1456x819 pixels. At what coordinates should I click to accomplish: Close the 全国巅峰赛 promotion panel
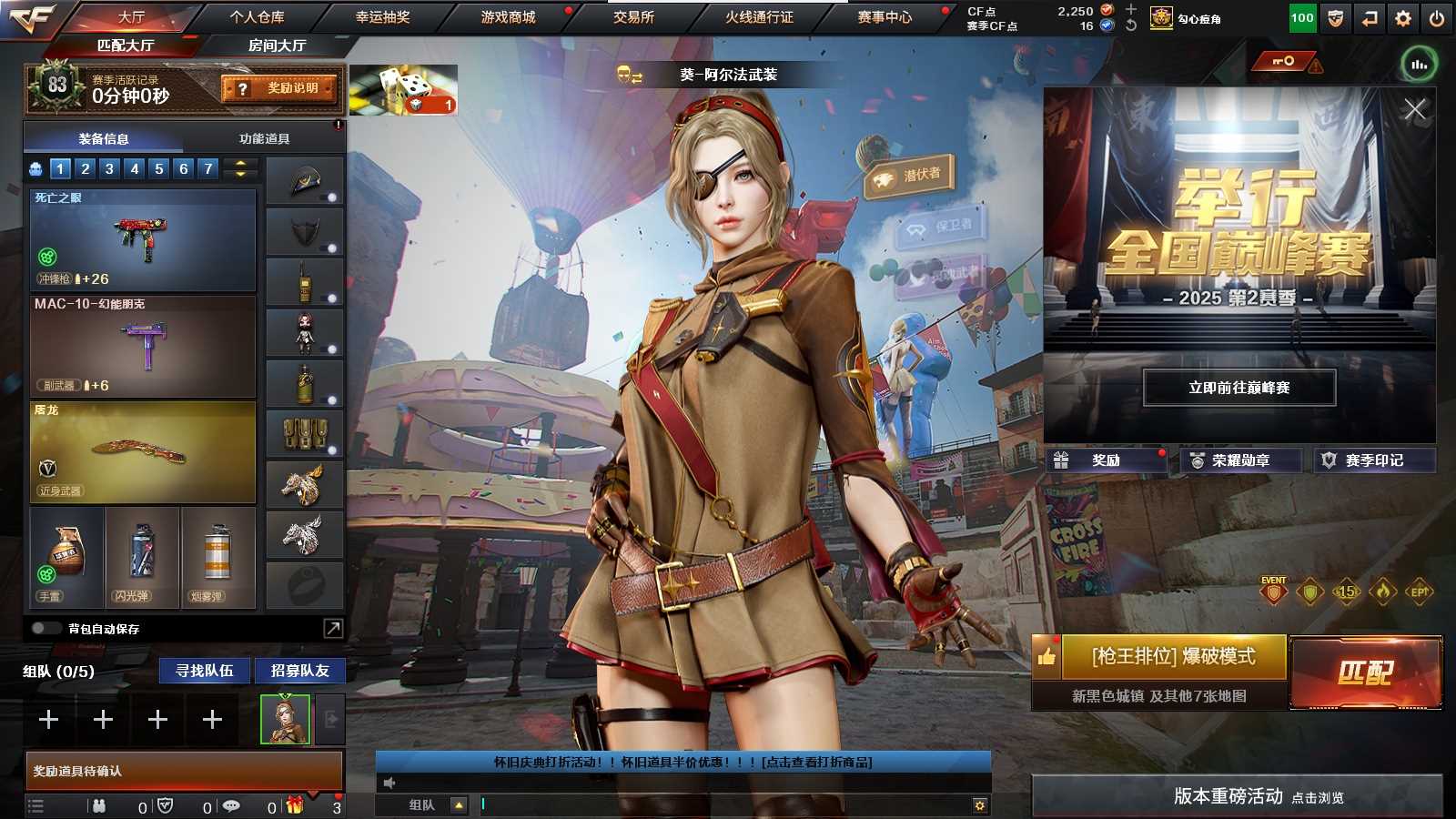1414,110
